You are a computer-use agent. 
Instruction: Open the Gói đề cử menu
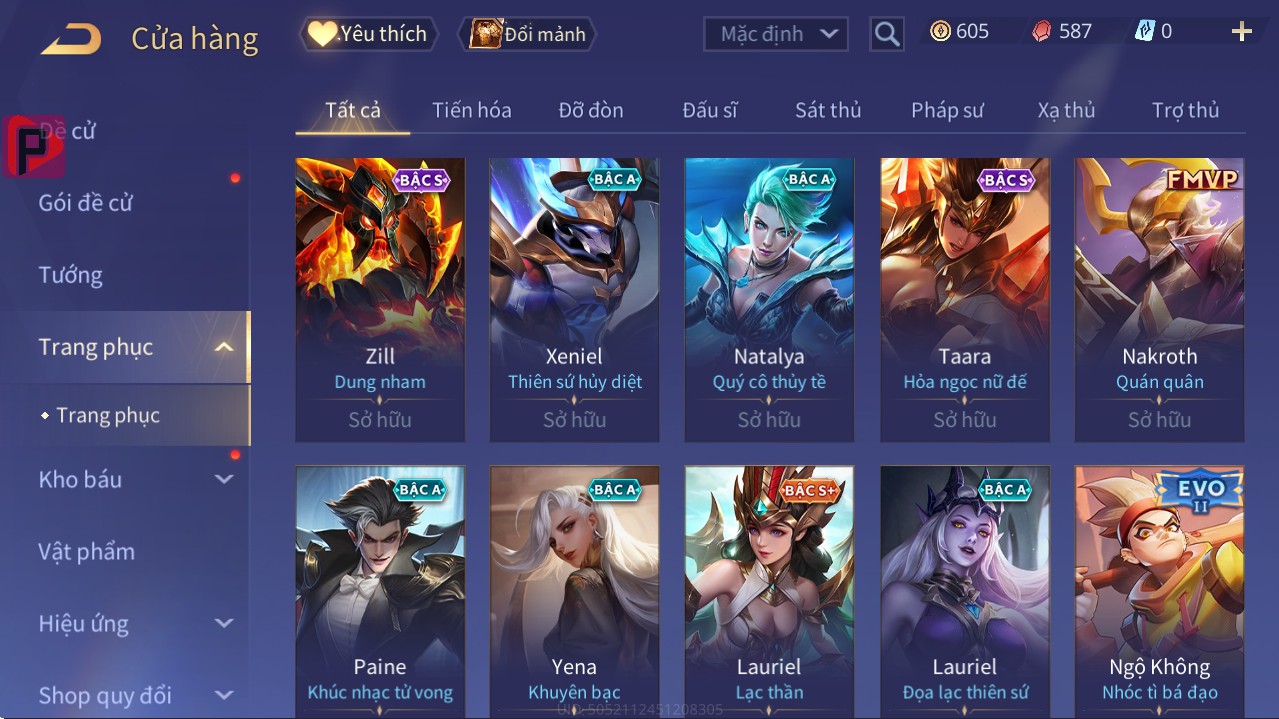click(x=86, y=203)
